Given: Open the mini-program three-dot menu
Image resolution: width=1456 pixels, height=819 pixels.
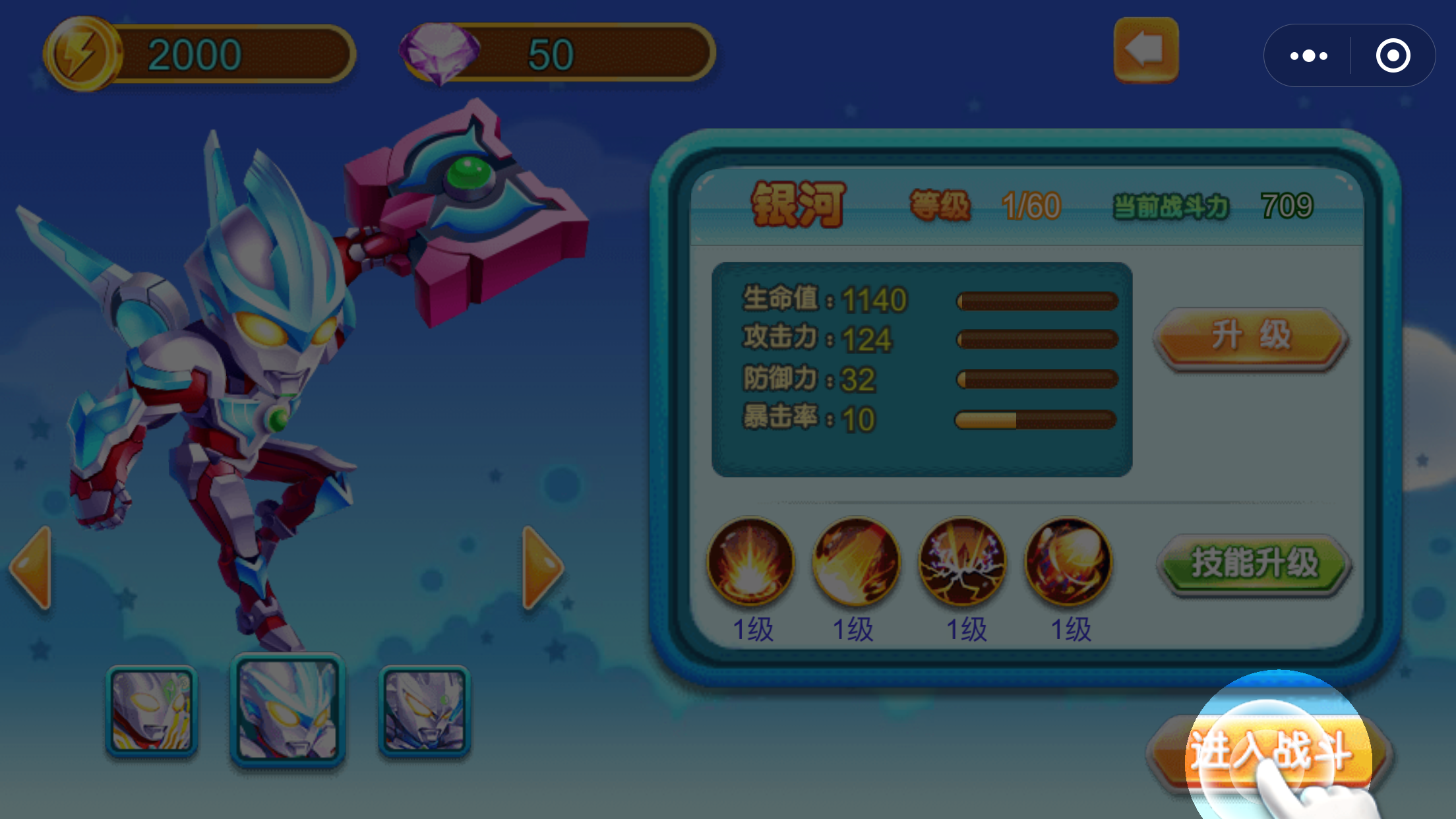Looking at the screenshot, I should click(1308, 56).
